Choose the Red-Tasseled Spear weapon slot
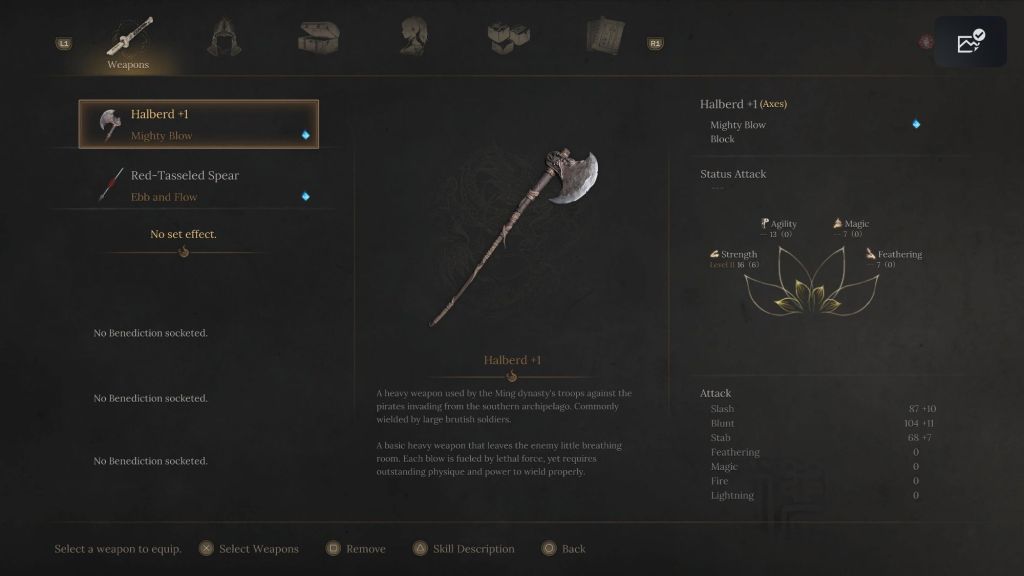This screenshot has width=1024, height=576. (x=198, y=185)
